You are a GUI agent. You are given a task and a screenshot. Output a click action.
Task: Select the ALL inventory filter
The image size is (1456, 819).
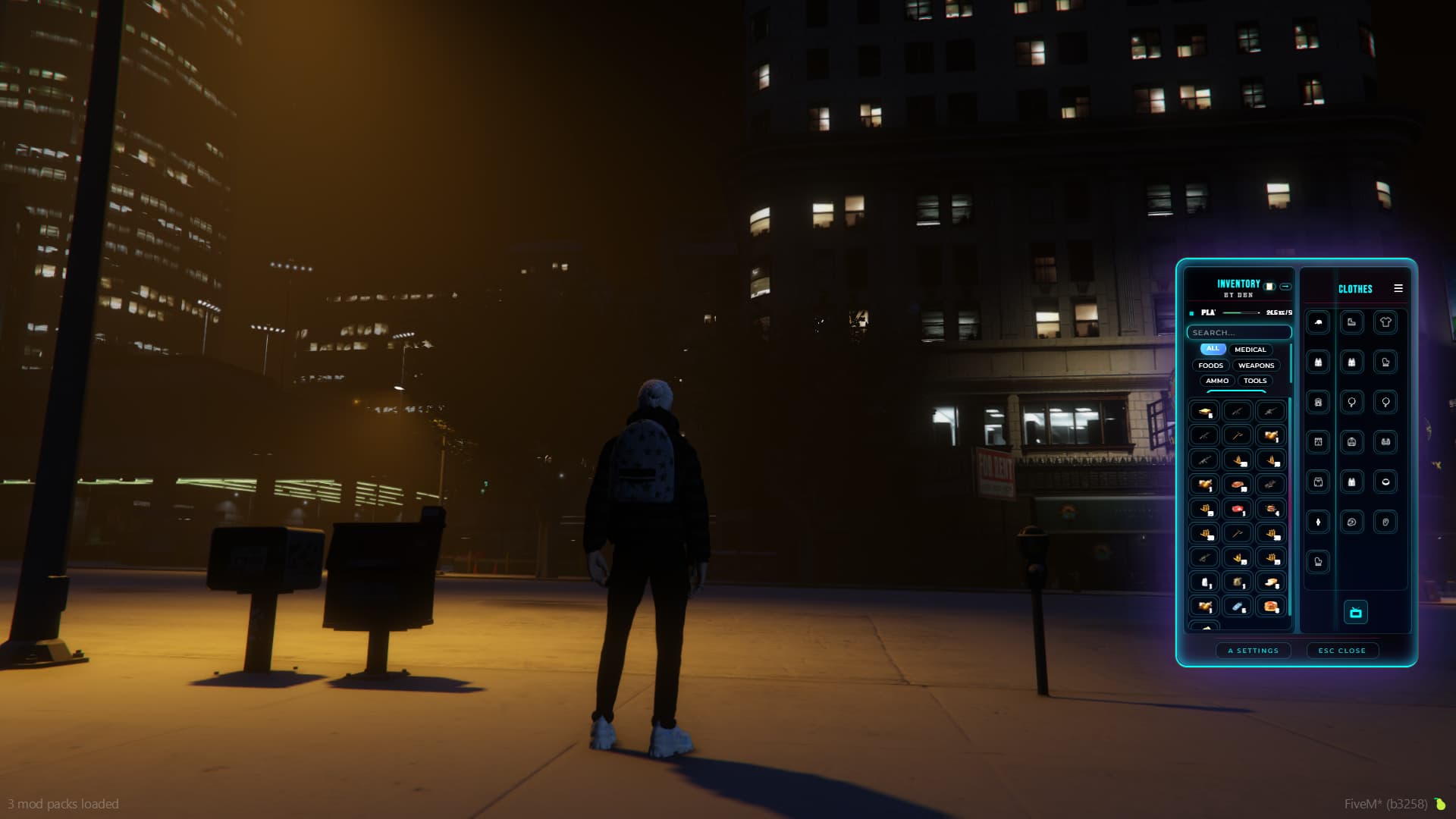[1213, 349]
